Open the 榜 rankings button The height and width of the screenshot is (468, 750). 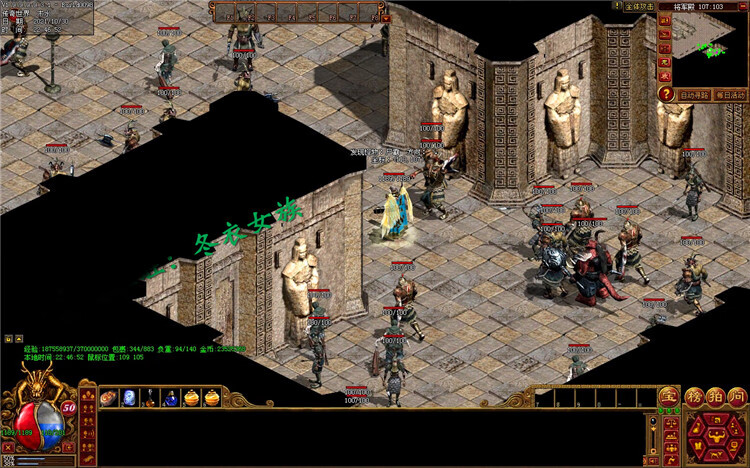point(695,397)
